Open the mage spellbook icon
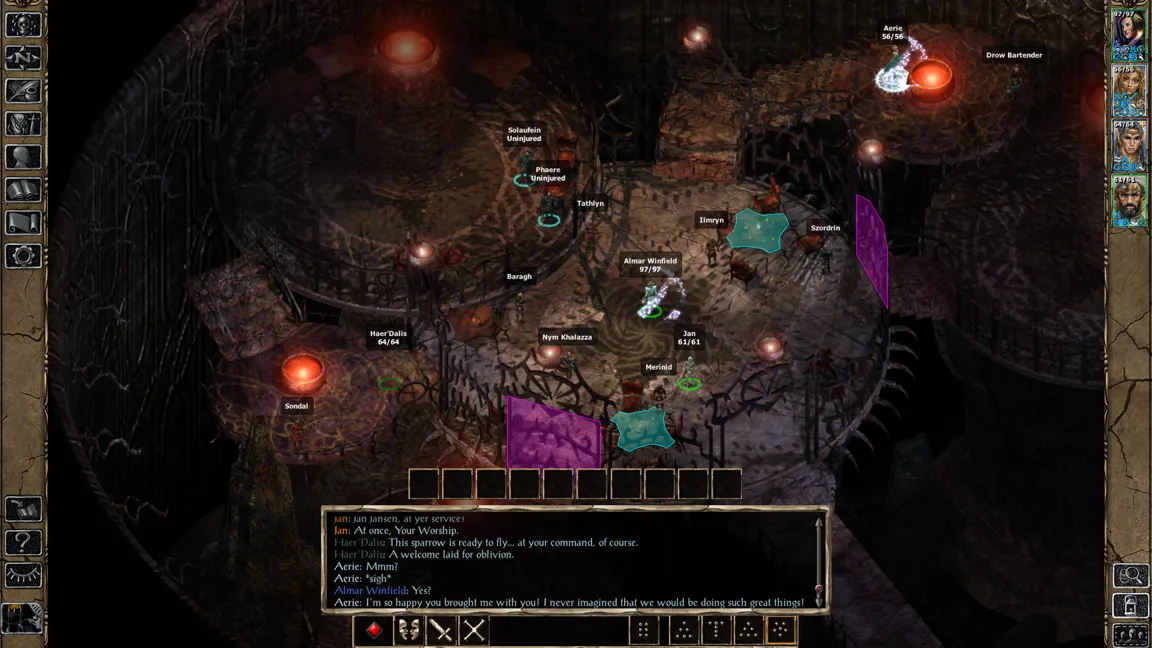Screen dimensions: 1152x648 tap(23, 190)
